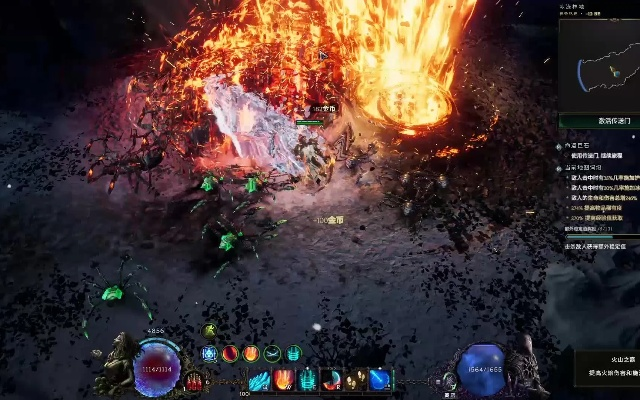Use the teal ribcage skill slot

tap(308, 380)
